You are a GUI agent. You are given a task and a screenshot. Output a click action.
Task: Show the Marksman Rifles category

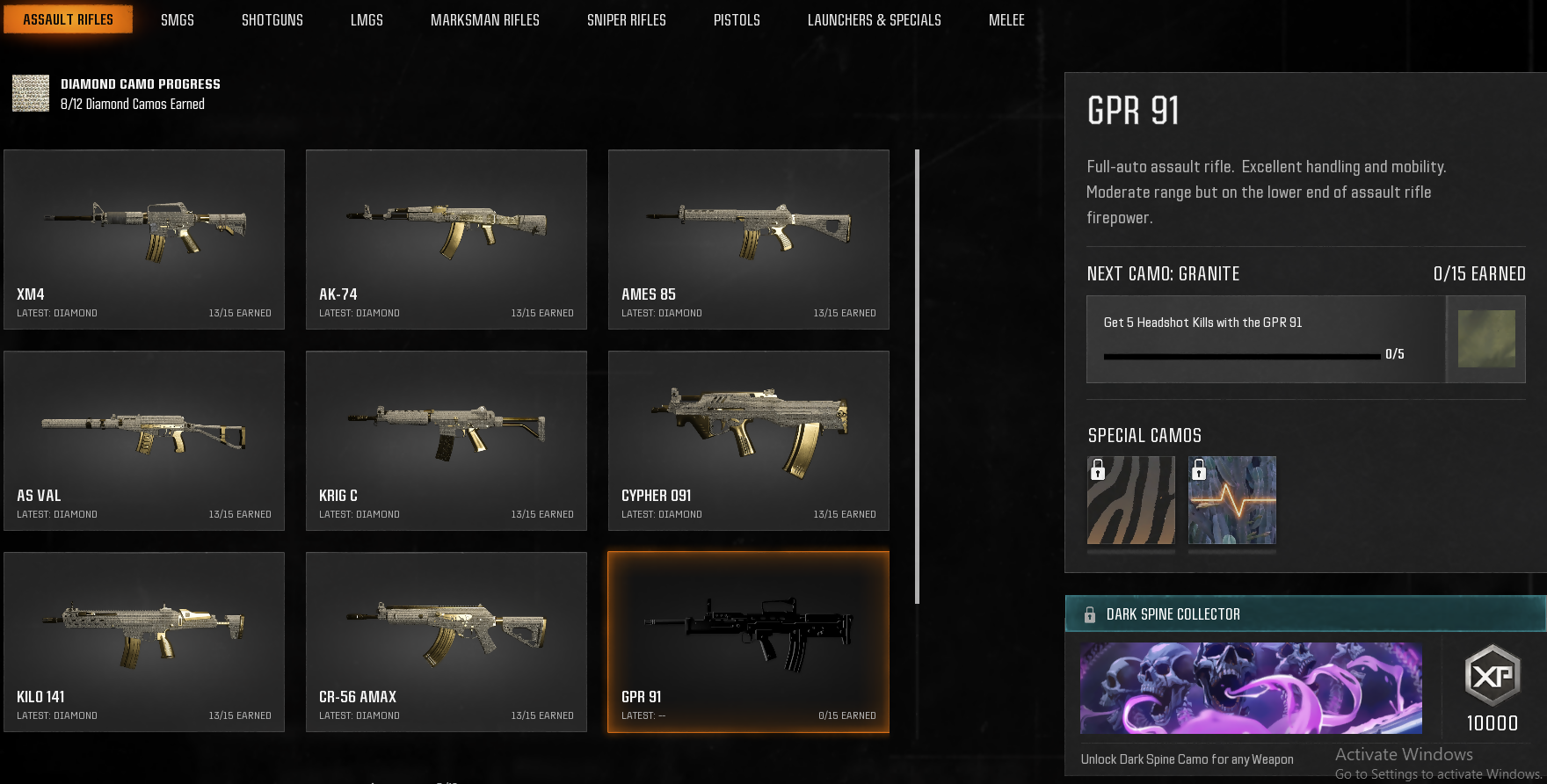tap(484, 19)
